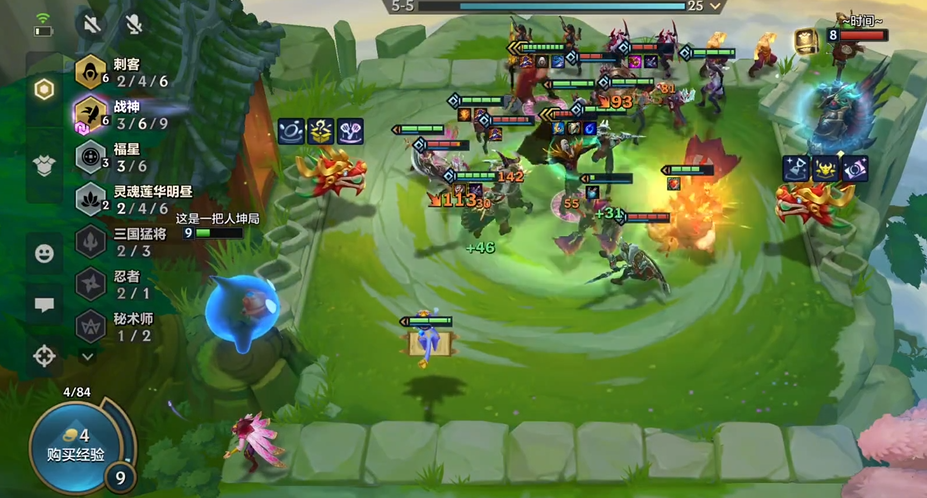Select the opponent avatar labeled 时间
Viewport: 927px width, 498px height.
coord(806,38)
